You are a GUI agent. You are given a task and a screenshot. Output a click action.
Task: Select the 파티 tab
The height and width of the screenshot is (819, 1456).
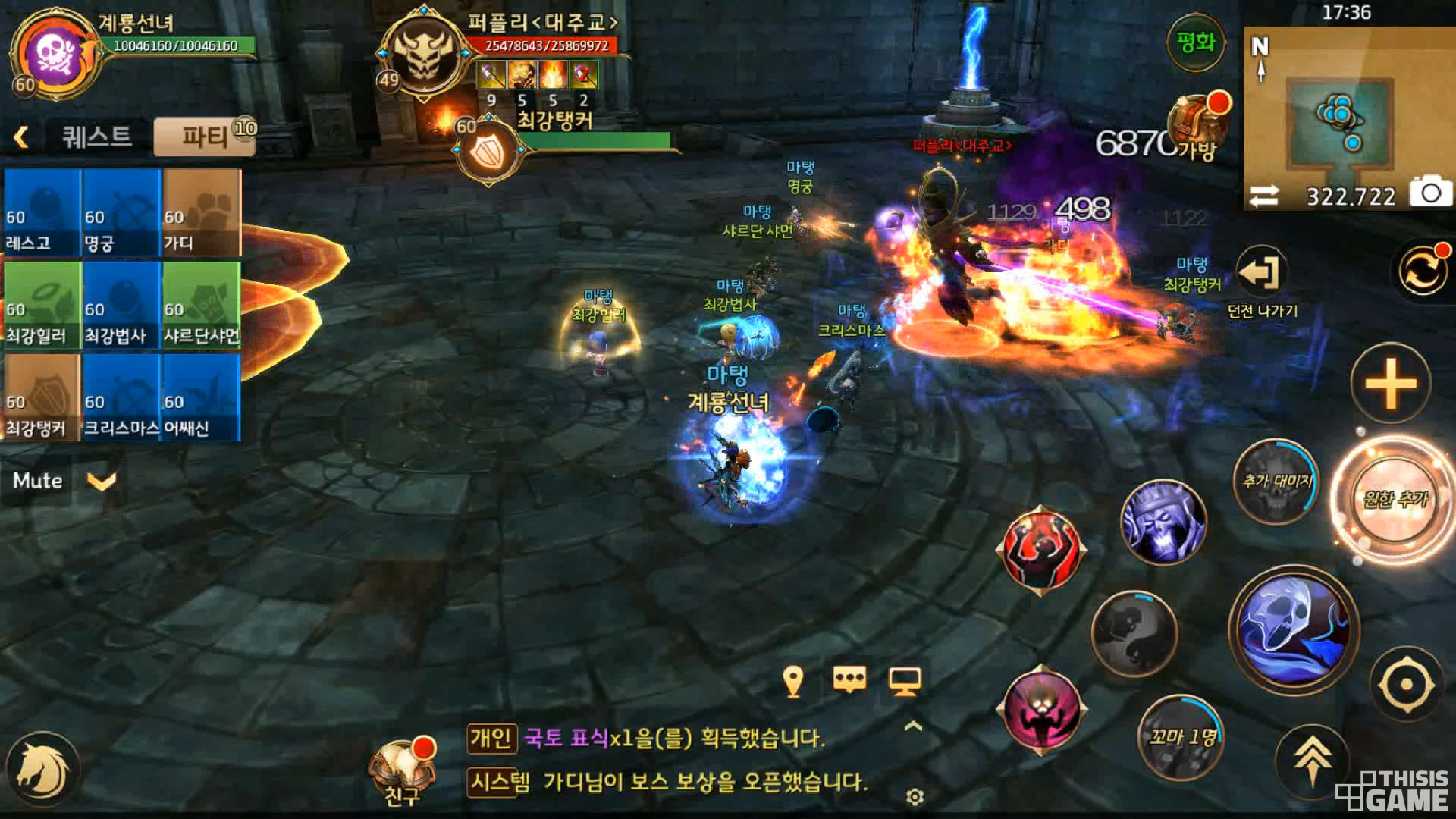click(x=205, y=137)
